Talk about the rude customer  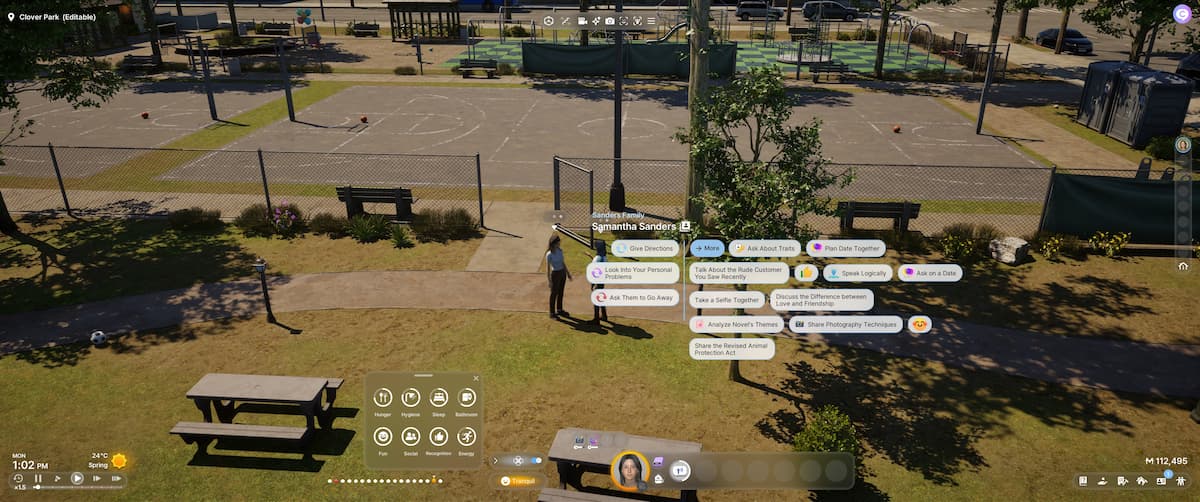click(x=738, y=272)
